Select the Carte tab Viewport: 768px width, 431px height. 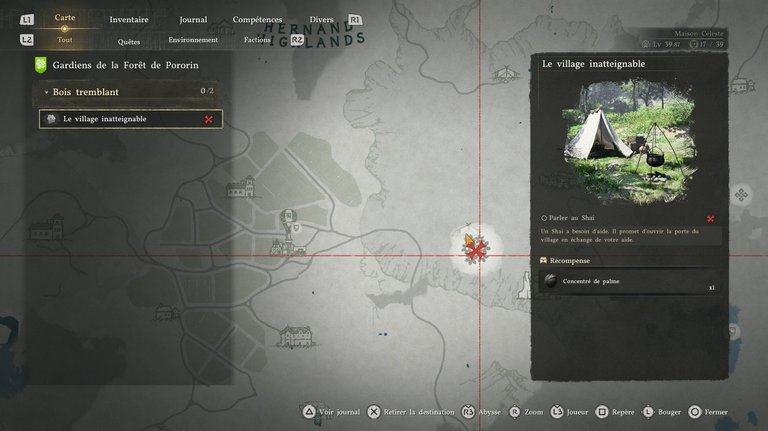tap(65, 18)
